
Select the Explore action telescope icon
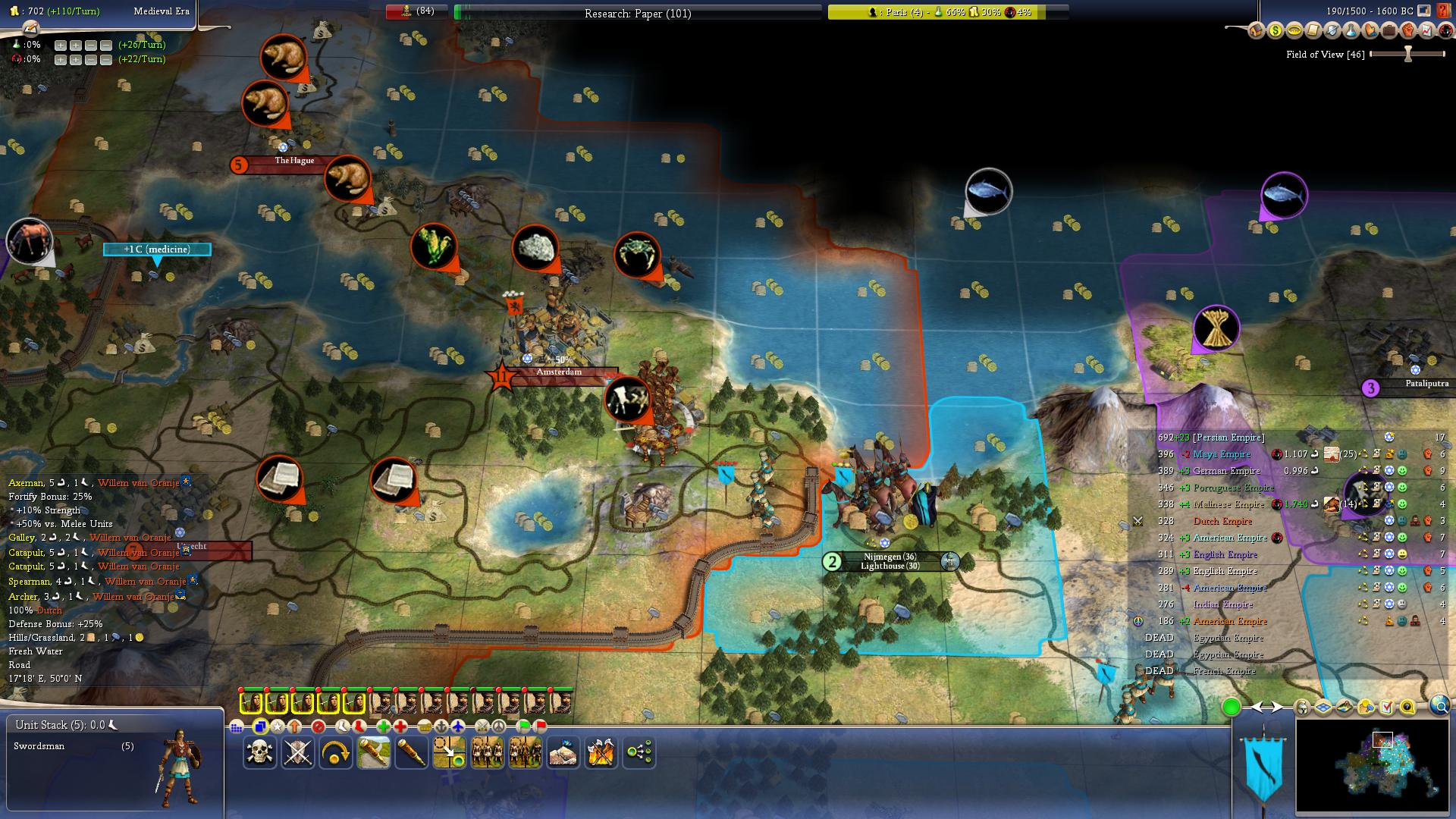coord(409,752)
